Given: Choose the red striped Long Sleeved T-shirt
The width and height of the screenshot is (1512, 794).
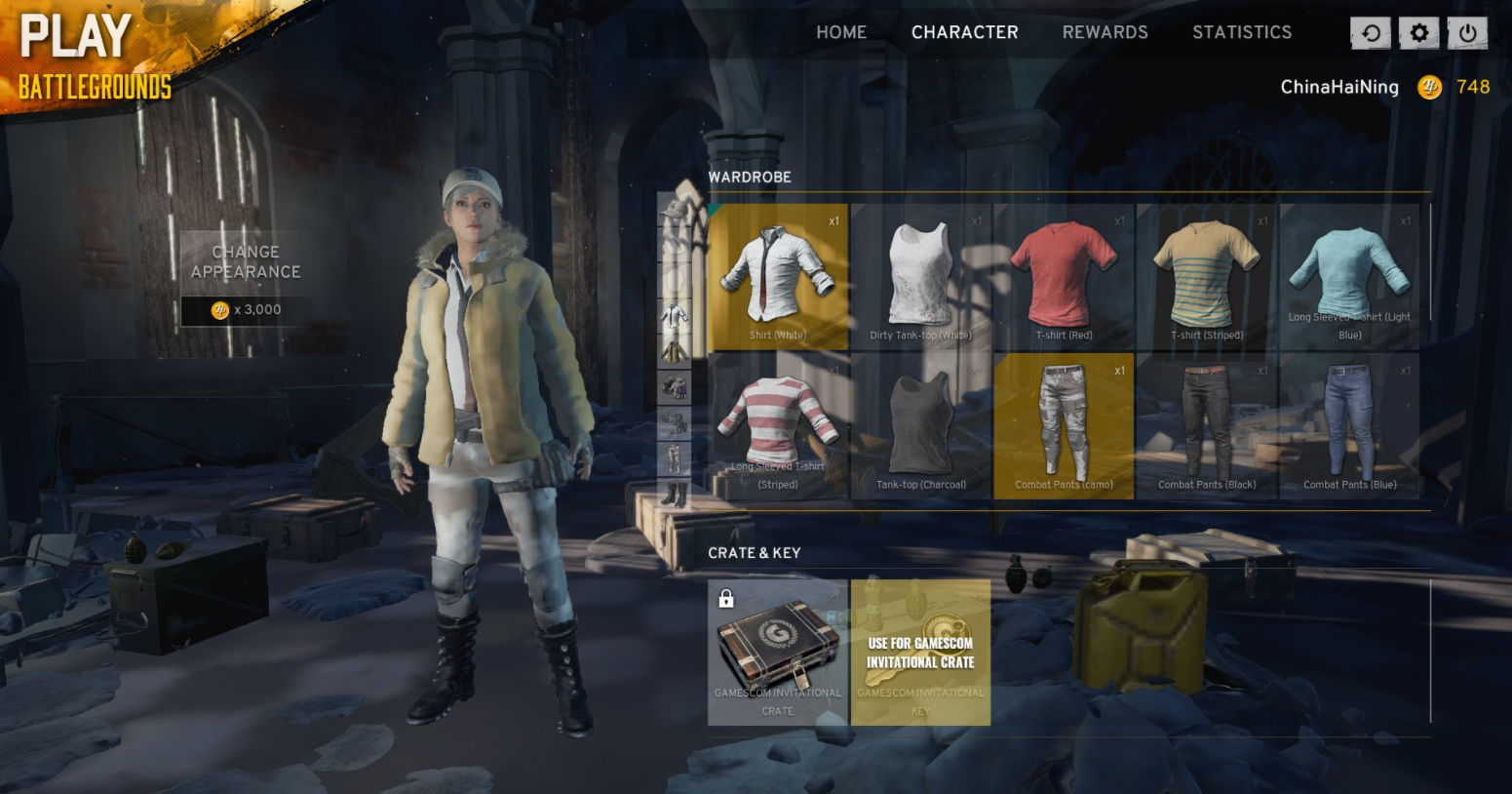Looking at the screenshot, I should click(x=778, y=426).
